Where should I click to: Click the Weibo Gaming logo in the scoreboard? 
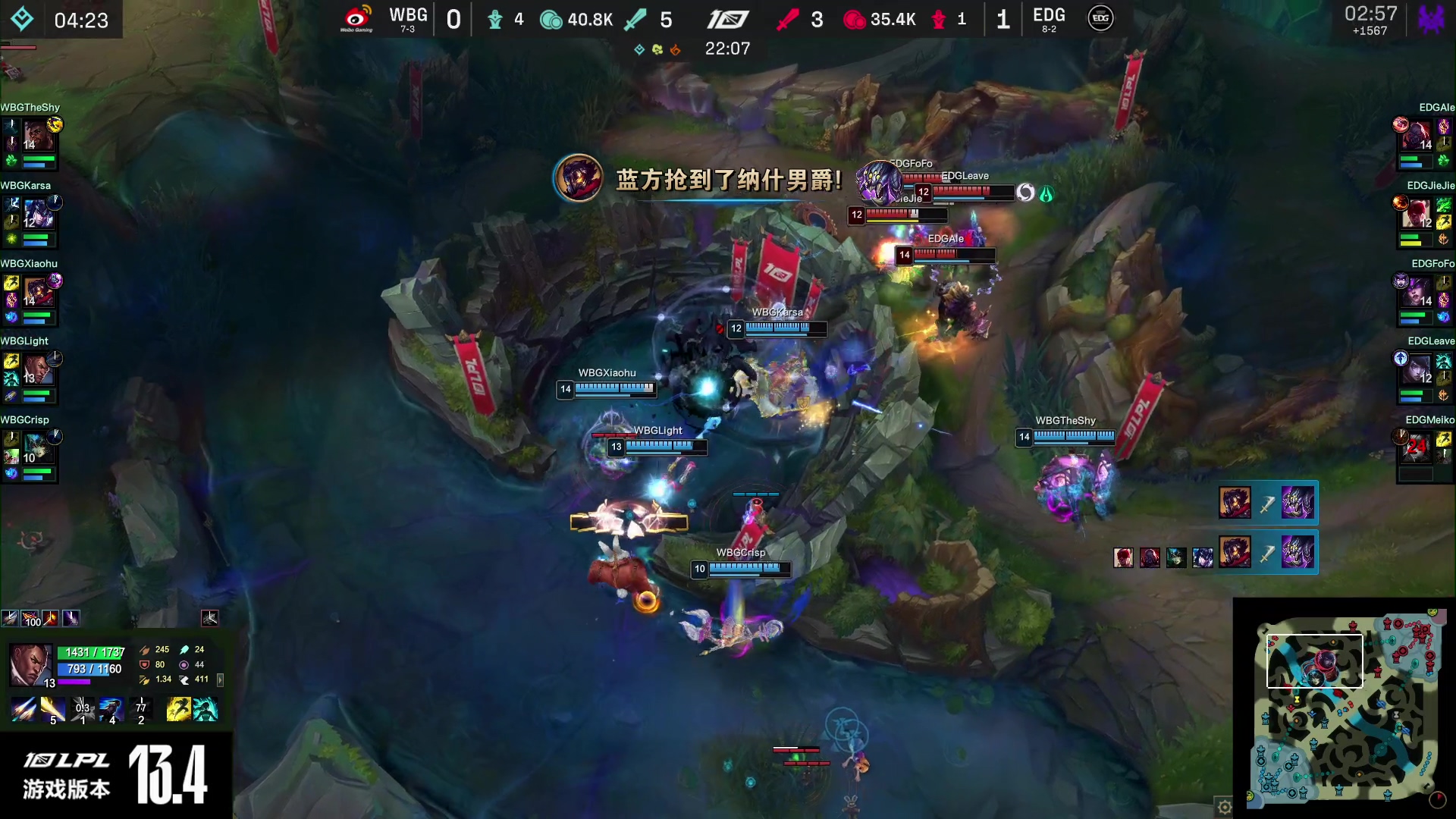tap(356, 18)
